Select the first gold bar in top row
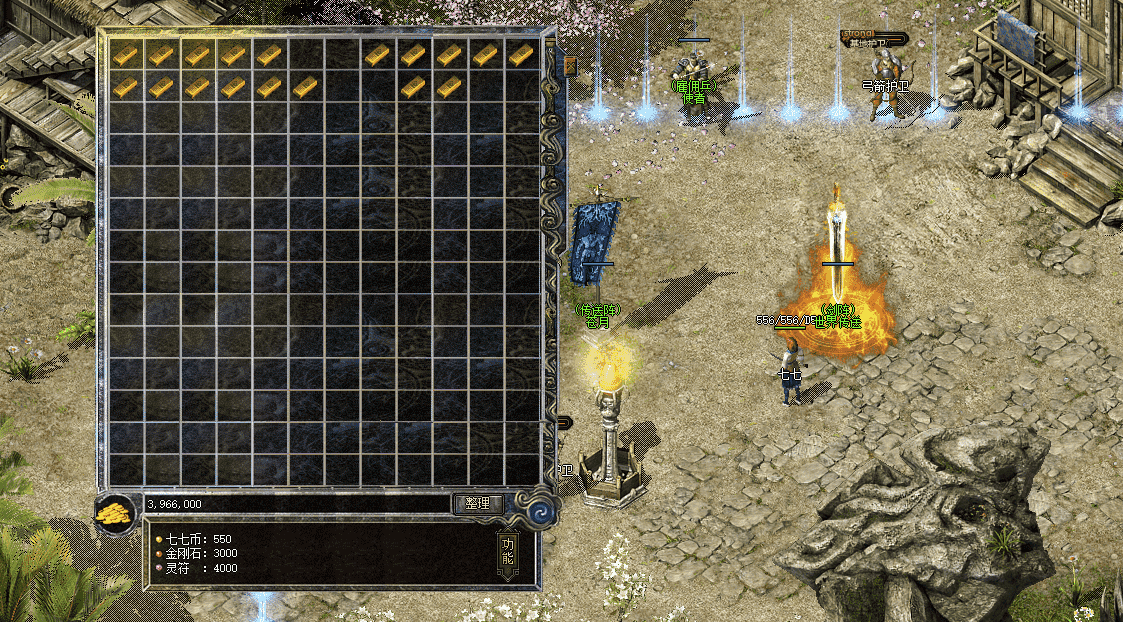The height and width of the screenshot is (622, 1123). pos(125,55)
